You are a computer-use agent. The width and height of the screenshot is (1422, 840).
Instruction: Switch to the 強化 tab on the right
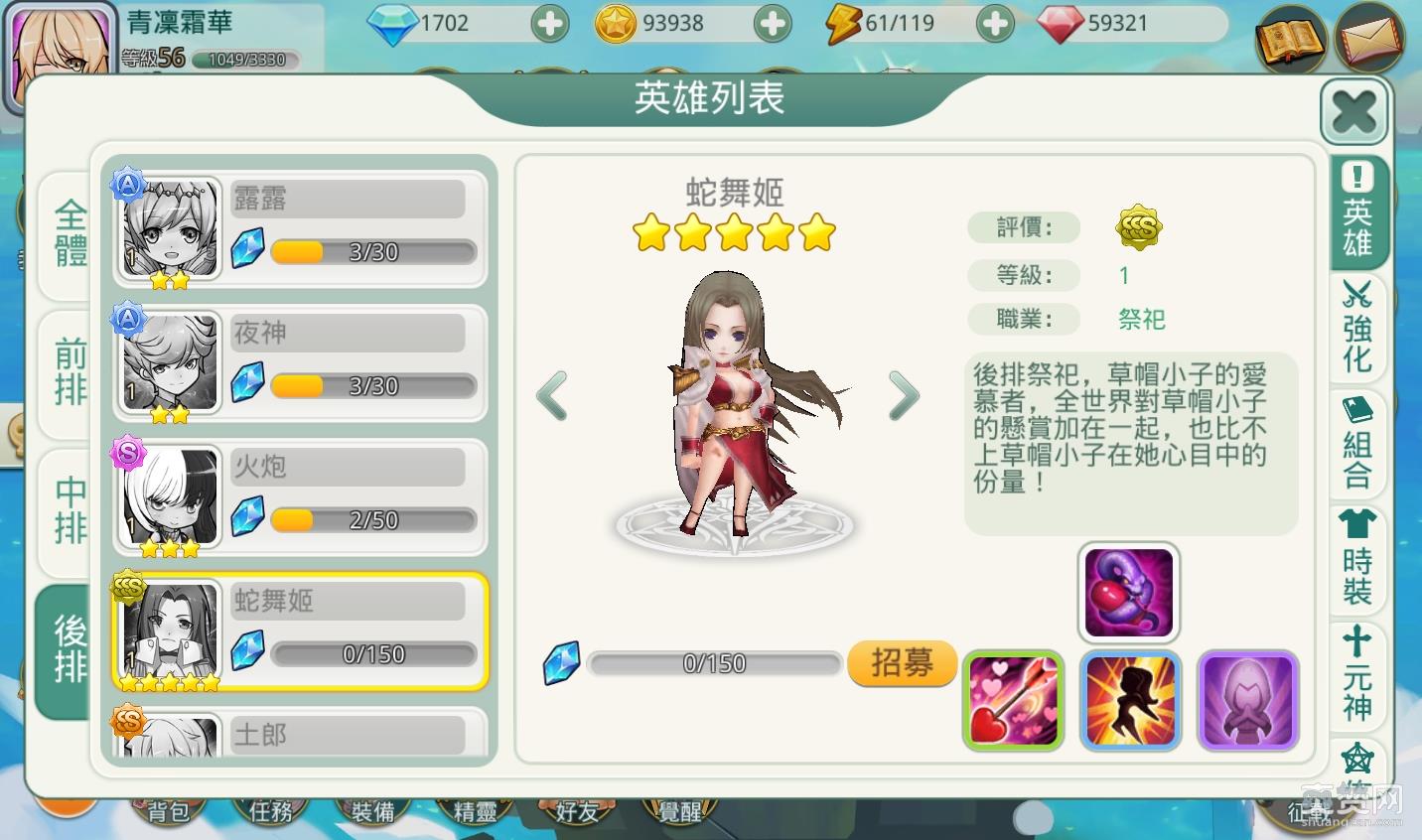(1357, 328)
